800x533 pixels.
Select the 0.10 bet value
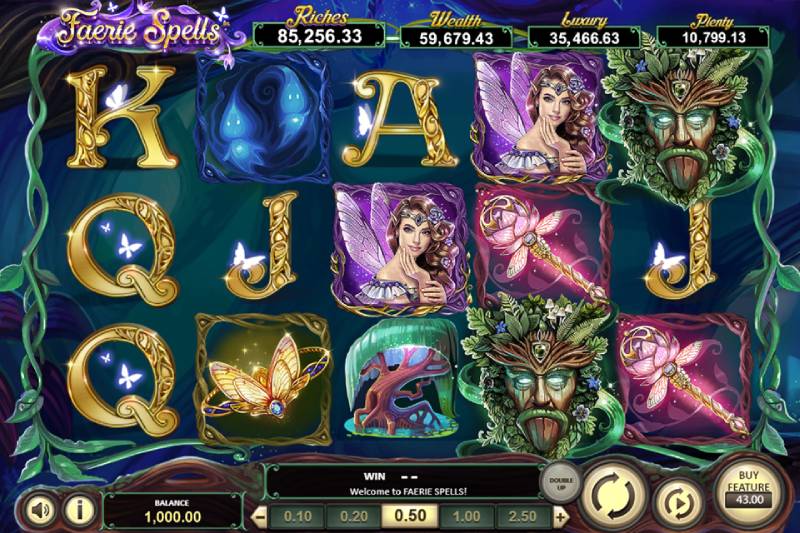coord(296,516)
